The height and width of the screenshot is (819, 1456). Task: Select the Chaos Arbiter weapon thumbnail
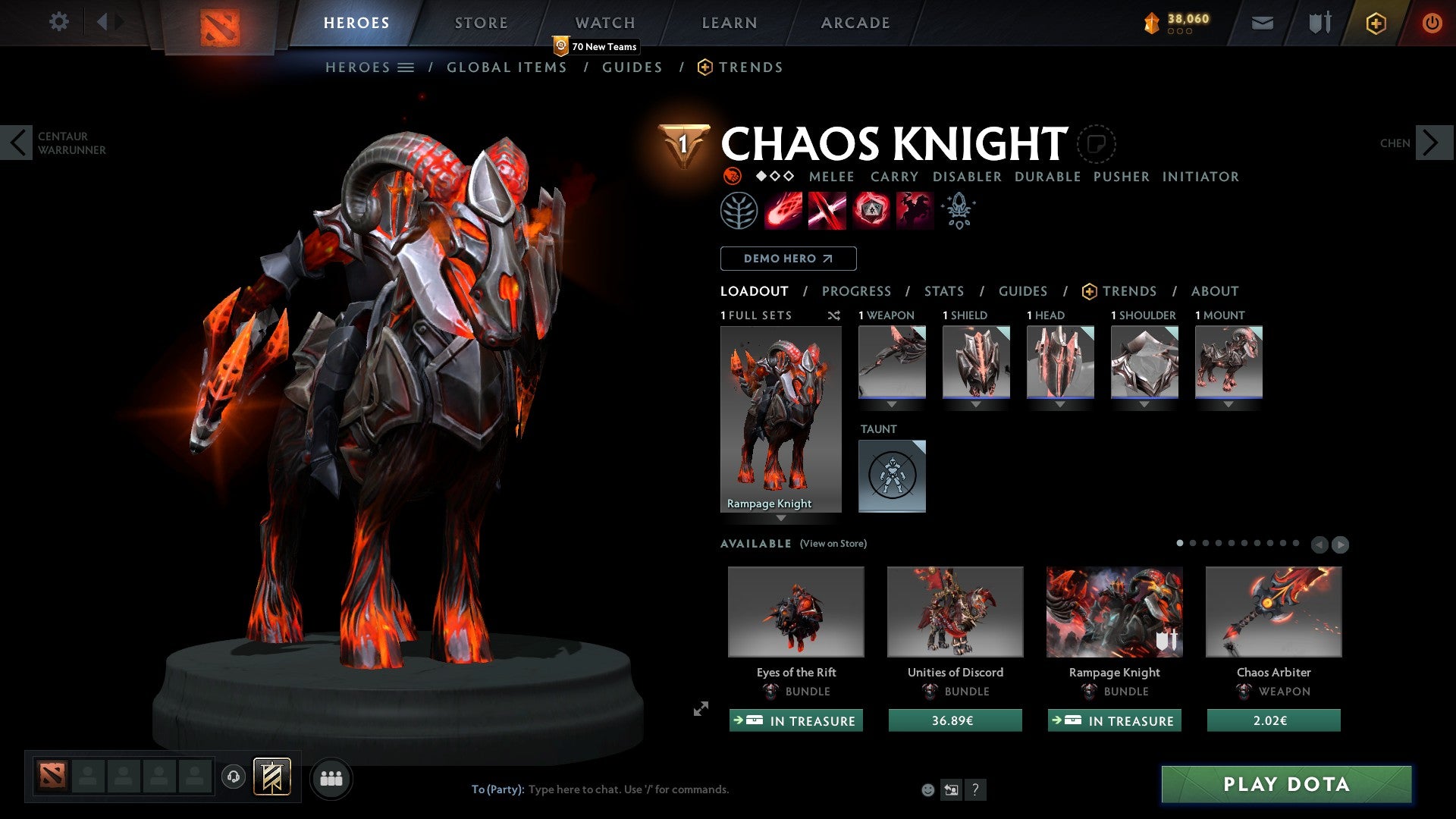(1272, 611)
